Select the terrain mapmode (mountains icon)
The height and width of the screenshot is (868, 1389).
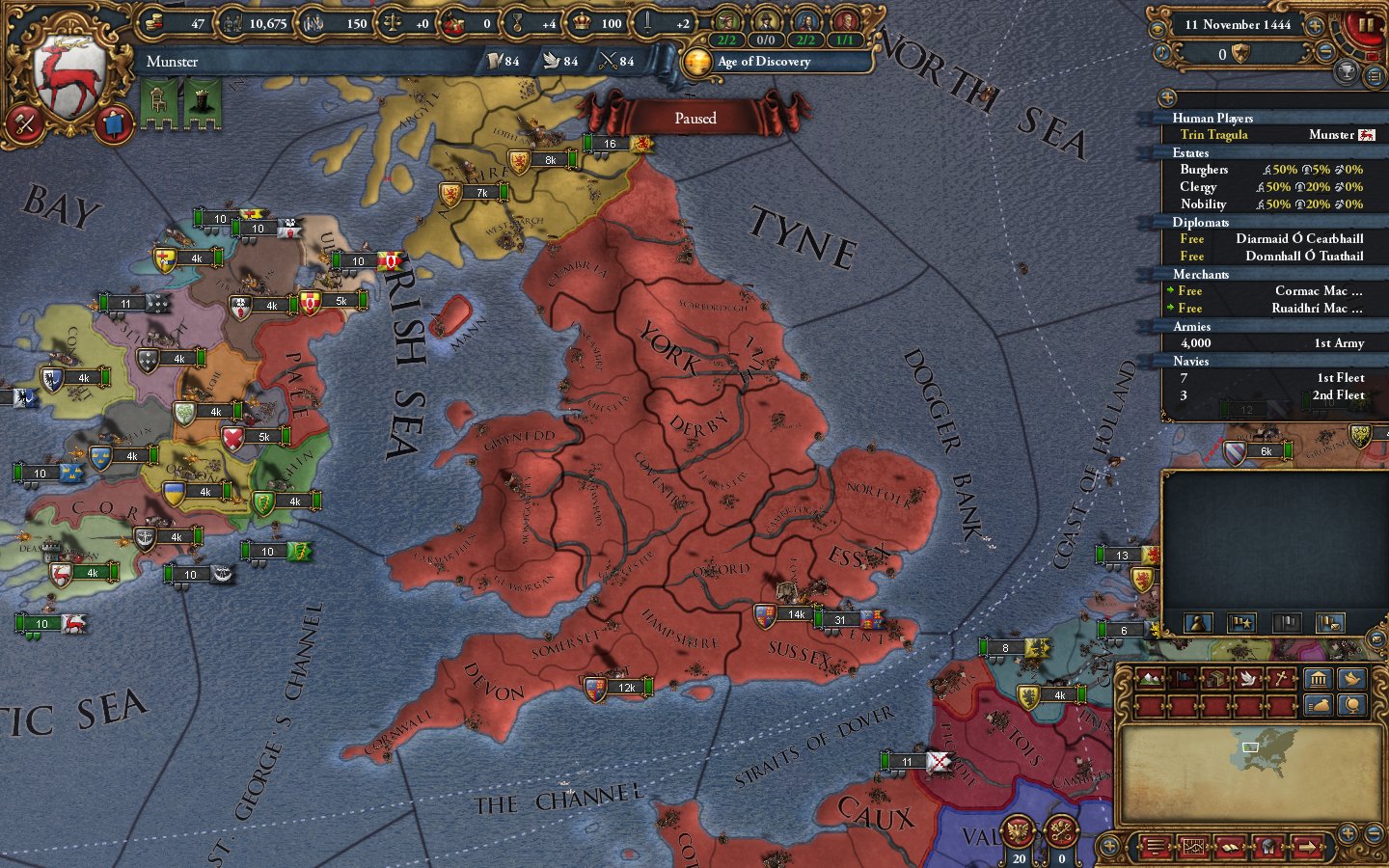(1152, 678)
